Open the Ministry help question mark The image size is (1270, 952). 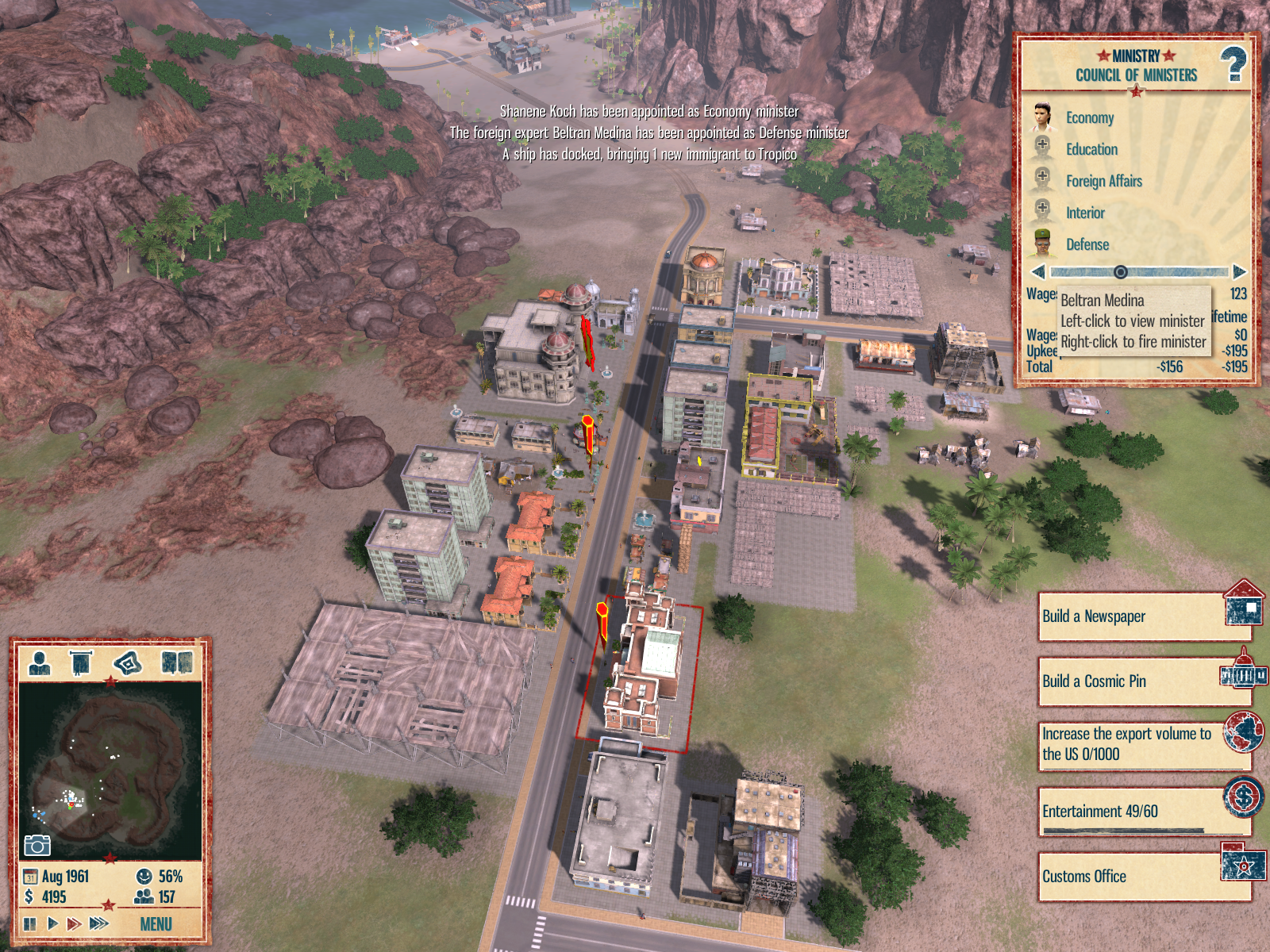pos(1233,64)
